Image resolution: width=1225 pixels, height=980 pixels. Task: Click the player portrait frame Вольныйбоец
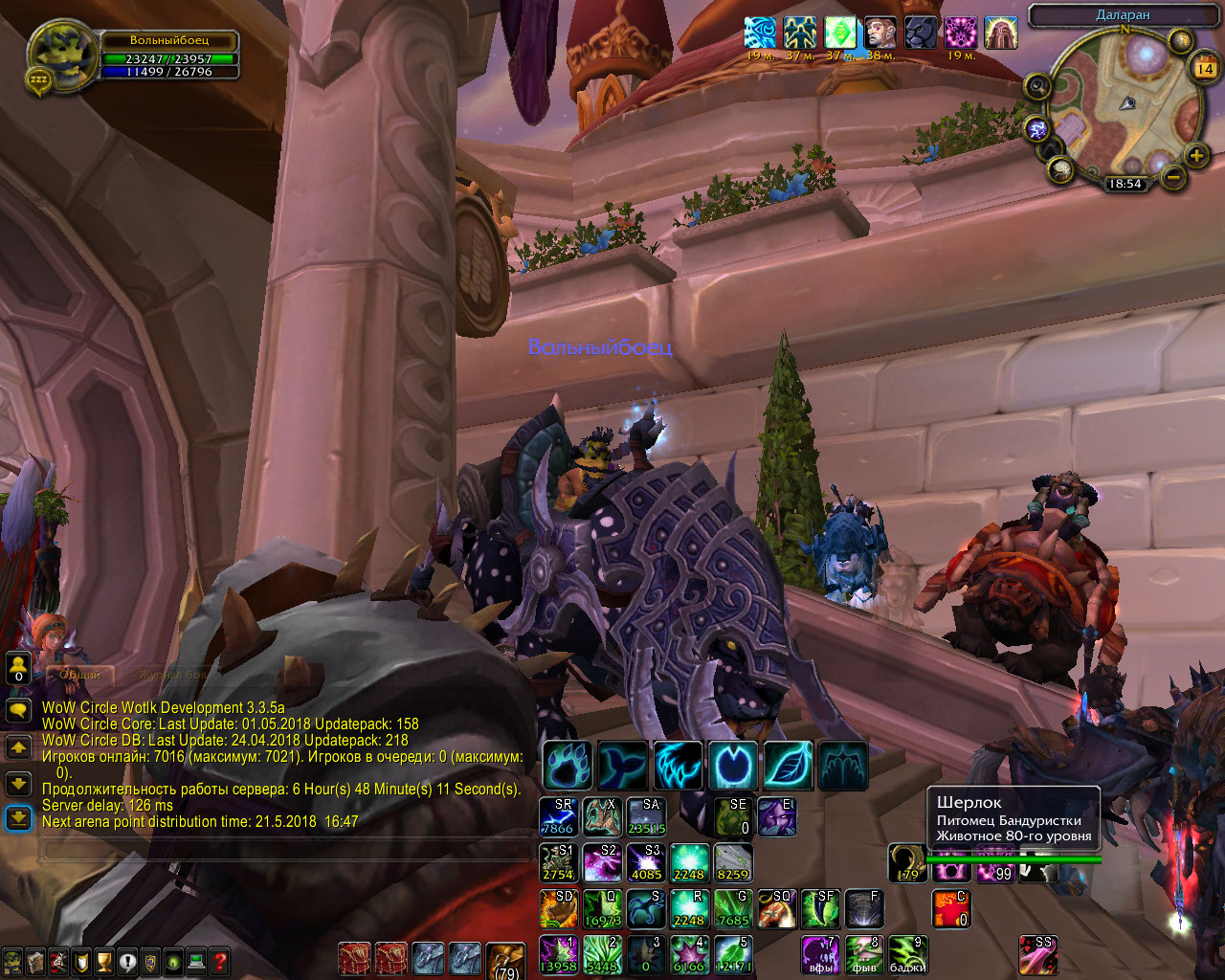[x=63, y=56]
